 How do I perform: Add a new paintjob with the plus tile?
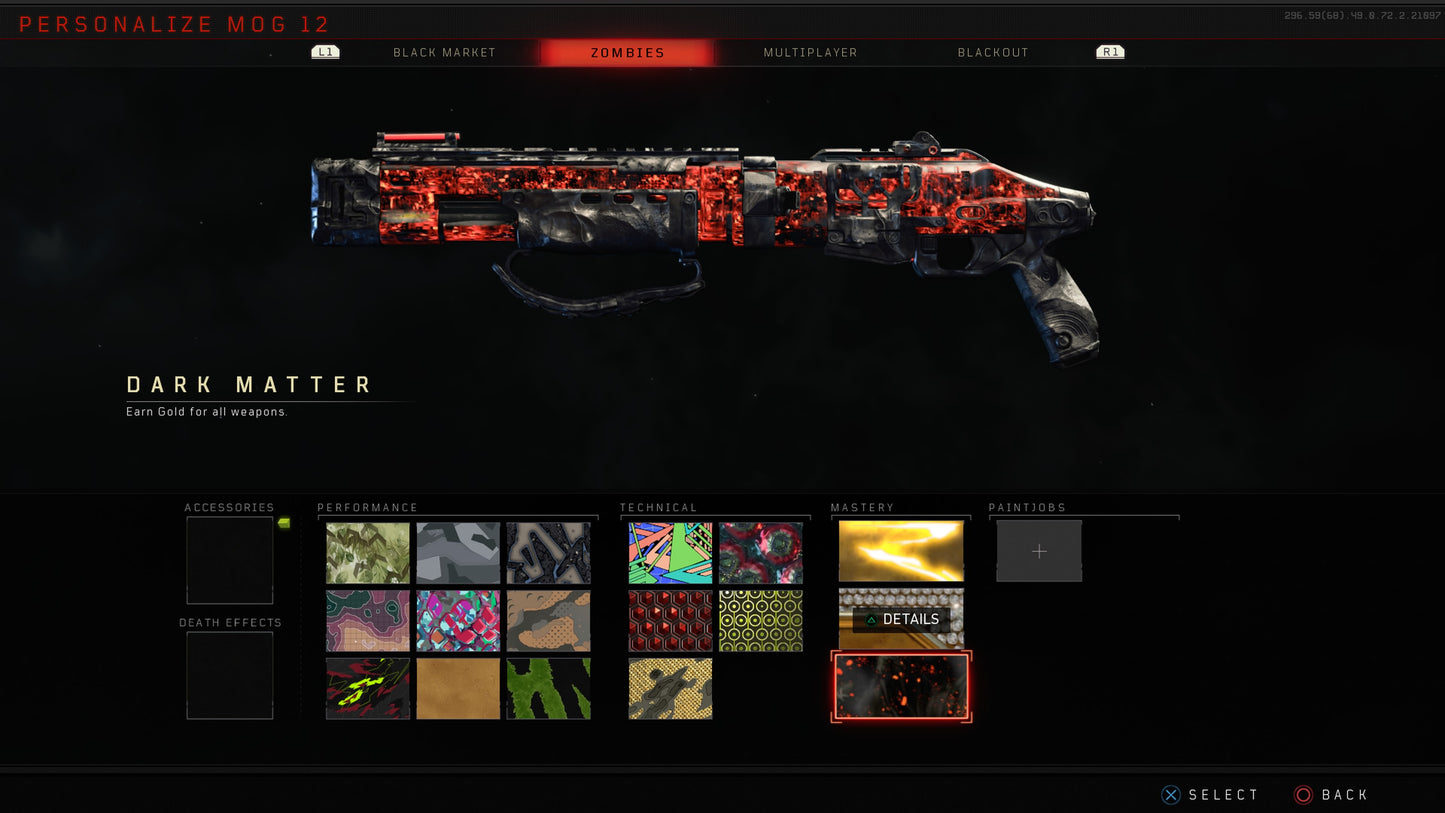tap(1039, 551)
